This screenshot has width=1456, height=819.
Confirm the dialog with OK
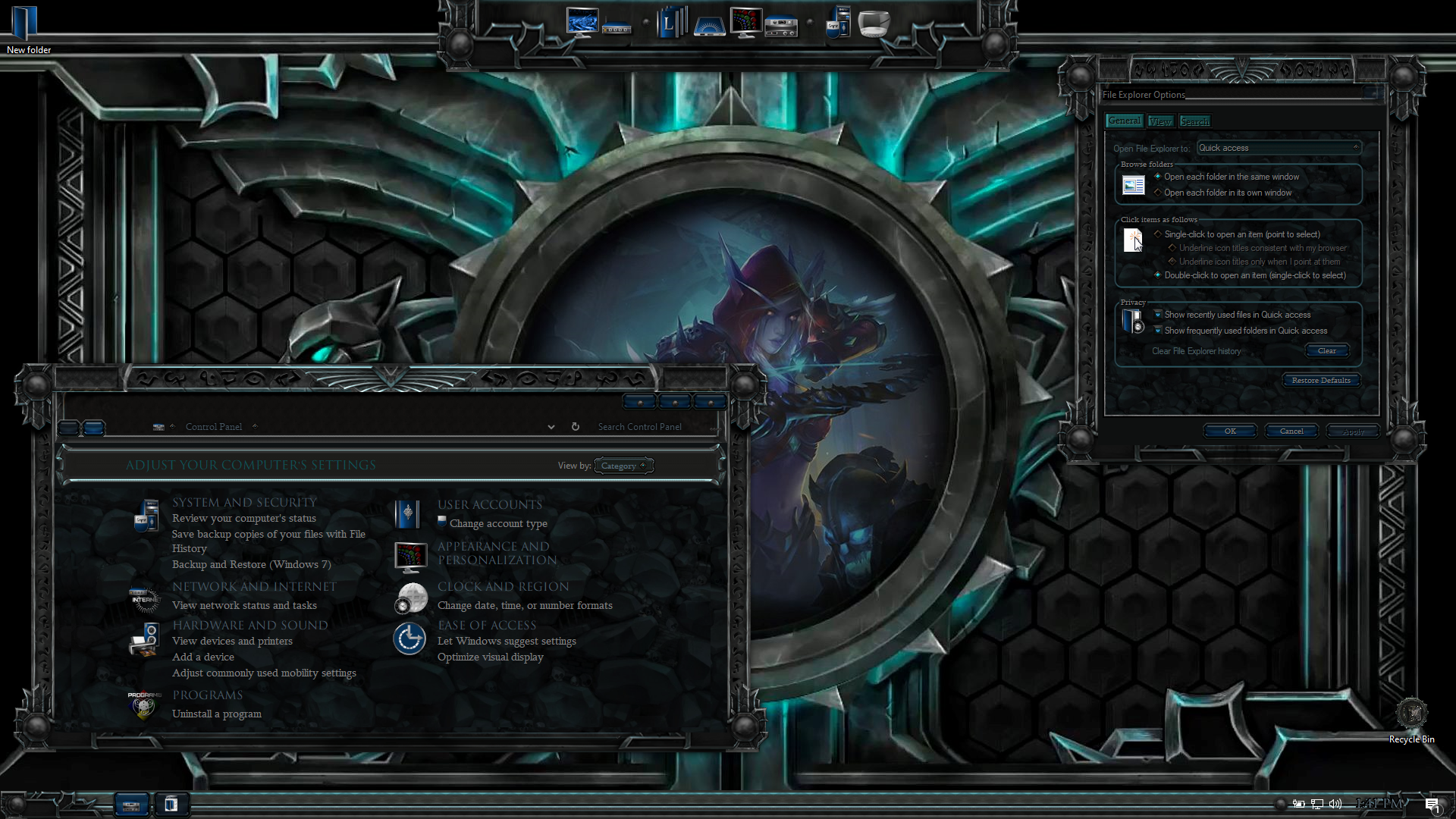(1229, 431)
